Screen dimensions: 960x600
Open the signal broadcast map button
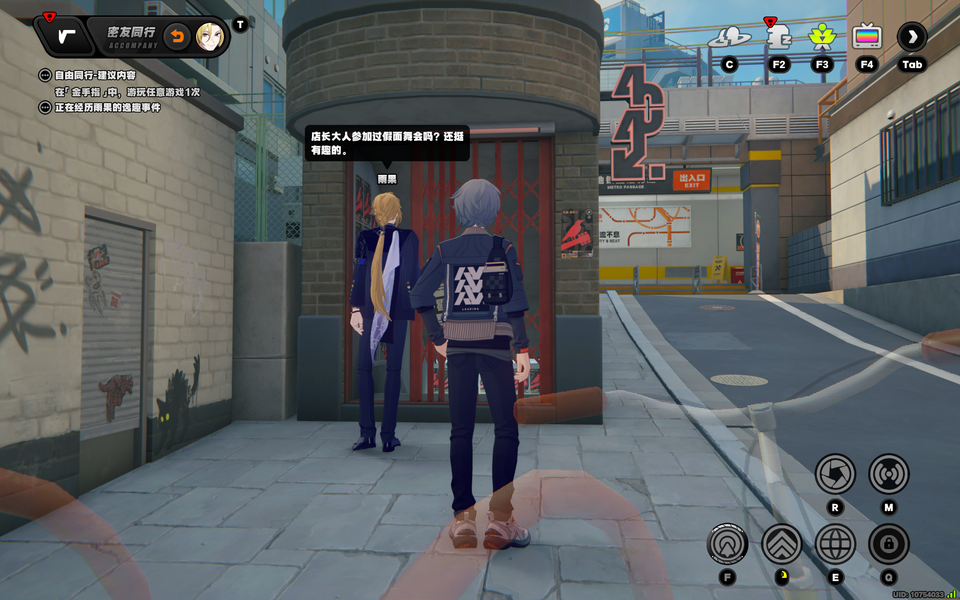coord(888,474)
